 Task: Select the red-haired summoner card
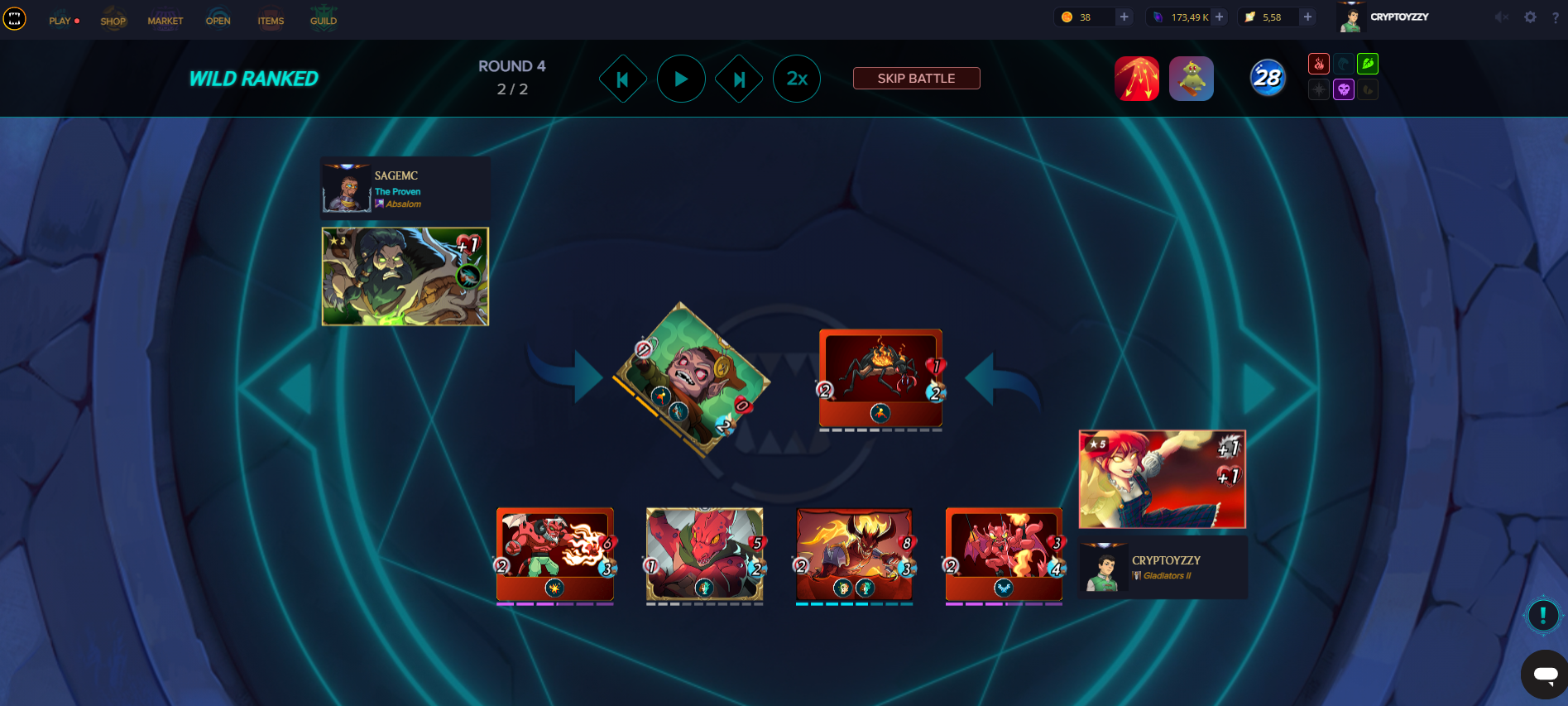click(x=1162, y=479)
